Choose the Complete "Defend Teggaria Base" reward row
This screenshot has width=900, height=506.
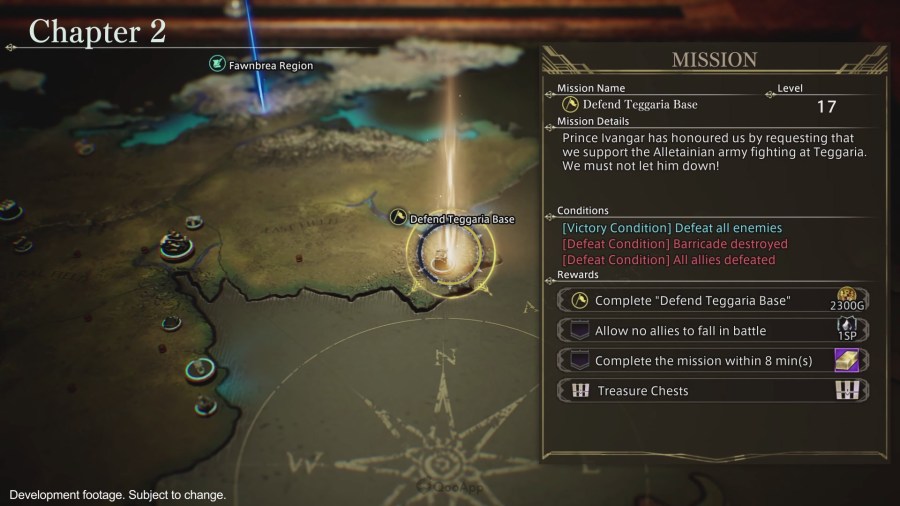tap(713, 300)
